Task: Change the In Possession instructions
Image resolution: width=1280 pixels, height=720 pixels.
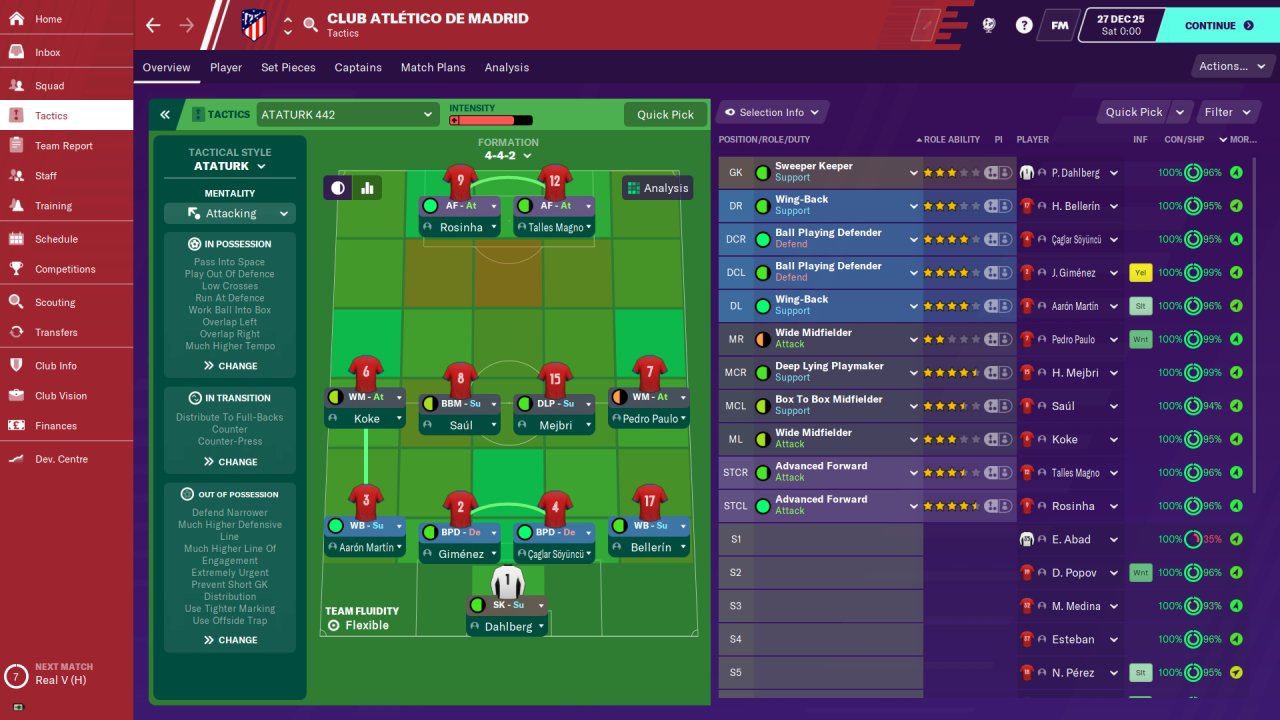Action: click(230, 366)
